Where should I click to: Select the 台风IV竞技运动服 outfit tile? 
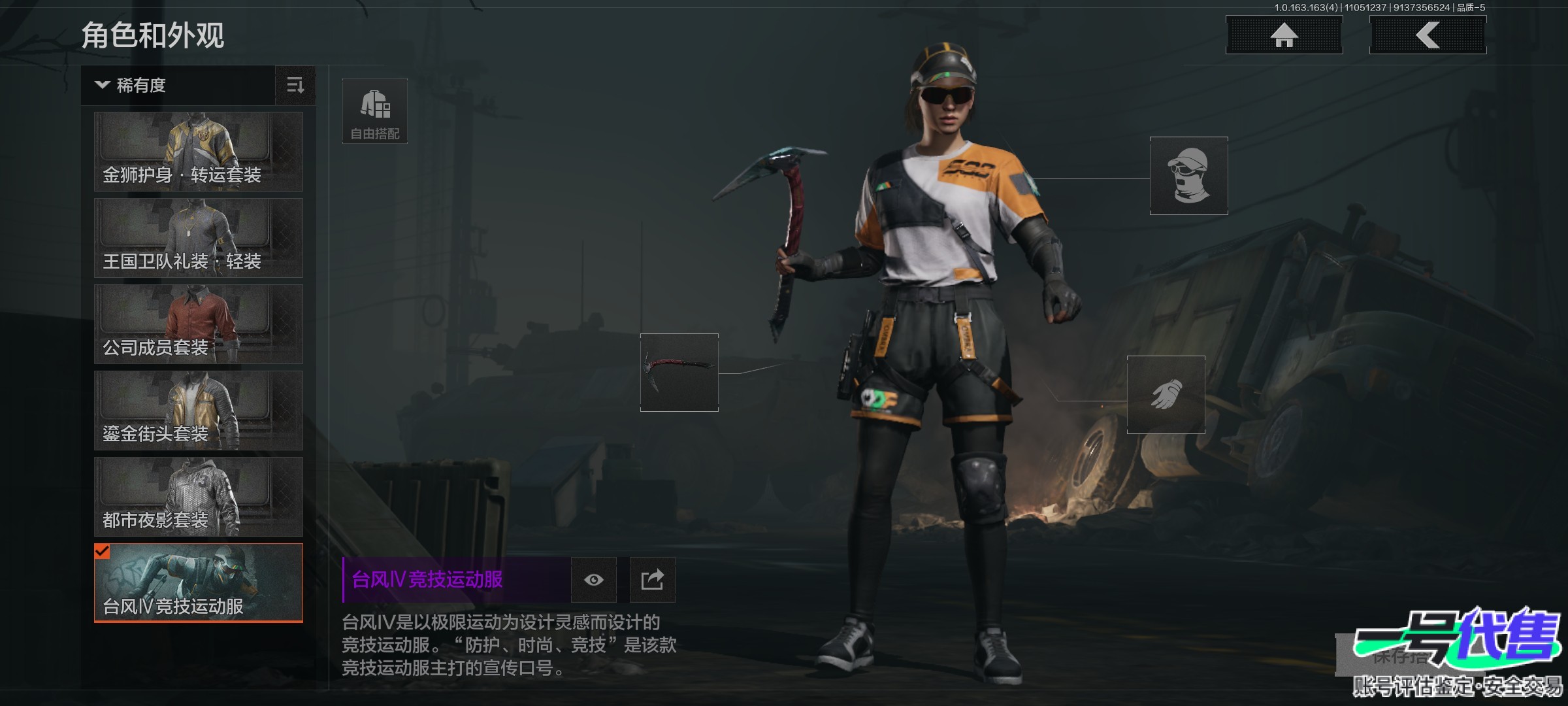coord(199,583)
